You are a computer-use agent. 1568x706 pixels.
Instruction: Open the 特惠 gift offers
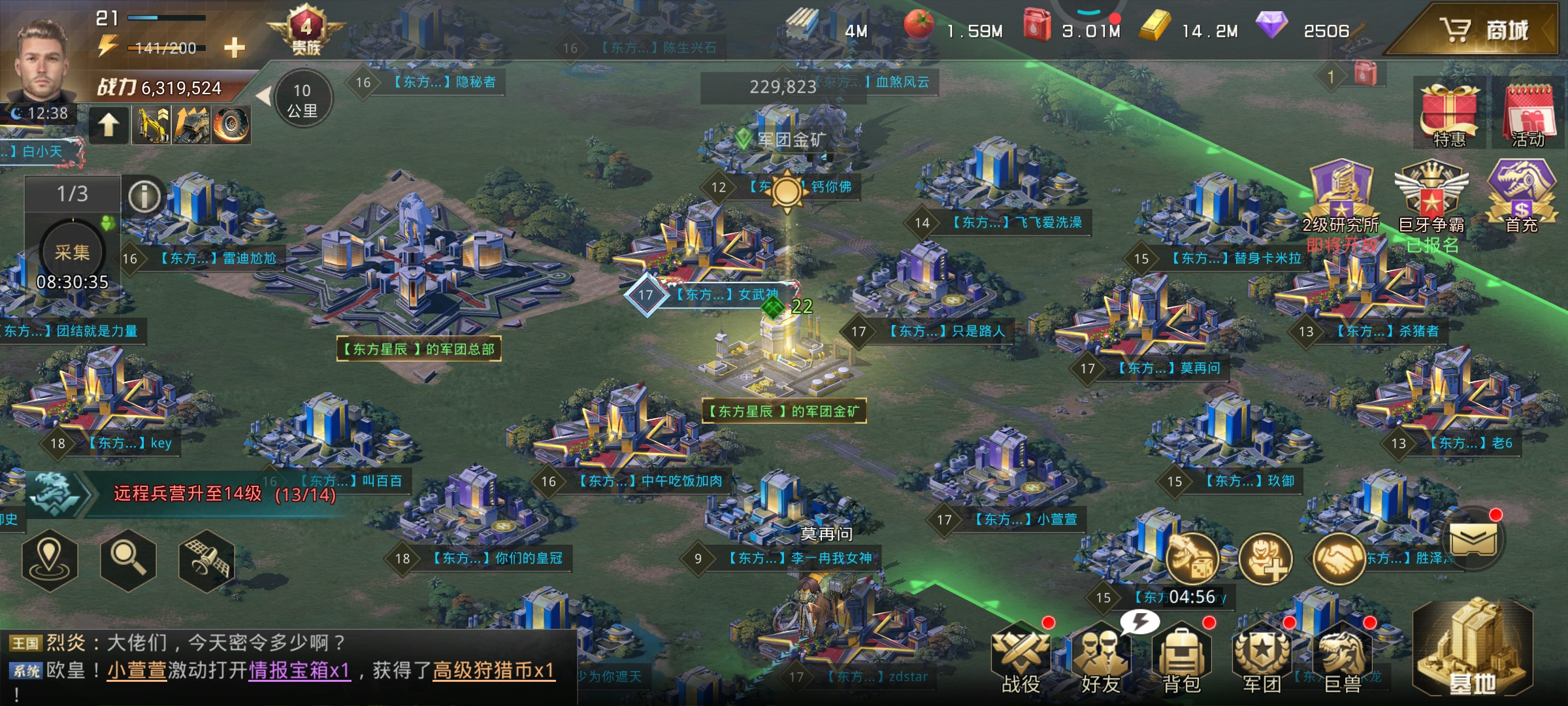[1449, 114]
